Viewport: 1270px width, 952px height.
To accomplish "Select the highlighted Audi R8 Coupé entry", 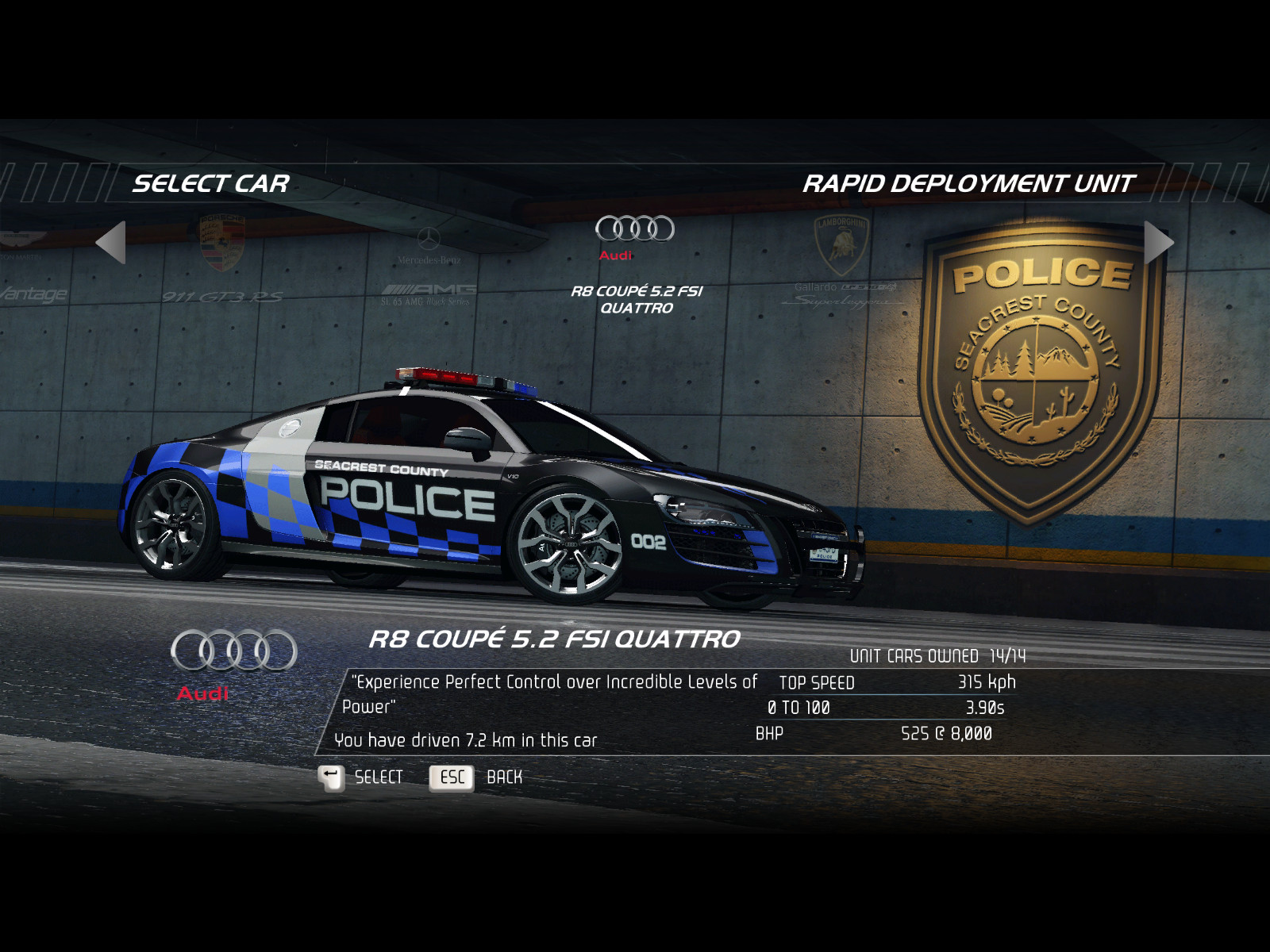I will coord(635,263).
